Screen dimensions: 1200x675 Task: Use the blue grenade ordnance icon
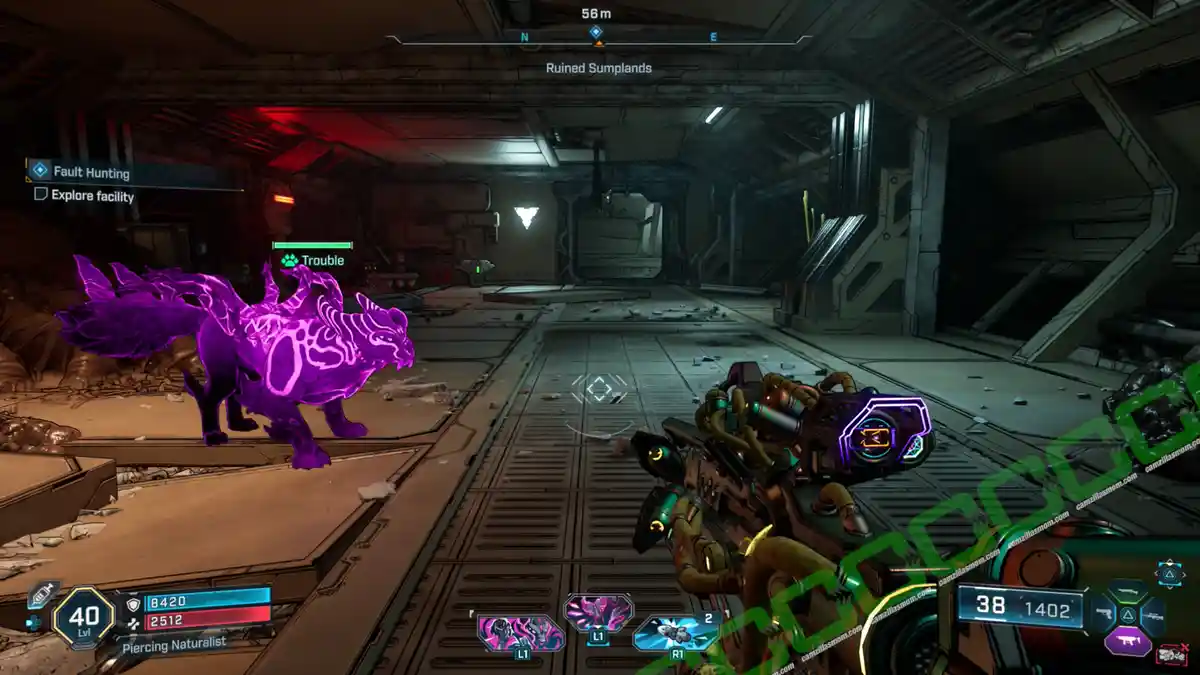676,634
